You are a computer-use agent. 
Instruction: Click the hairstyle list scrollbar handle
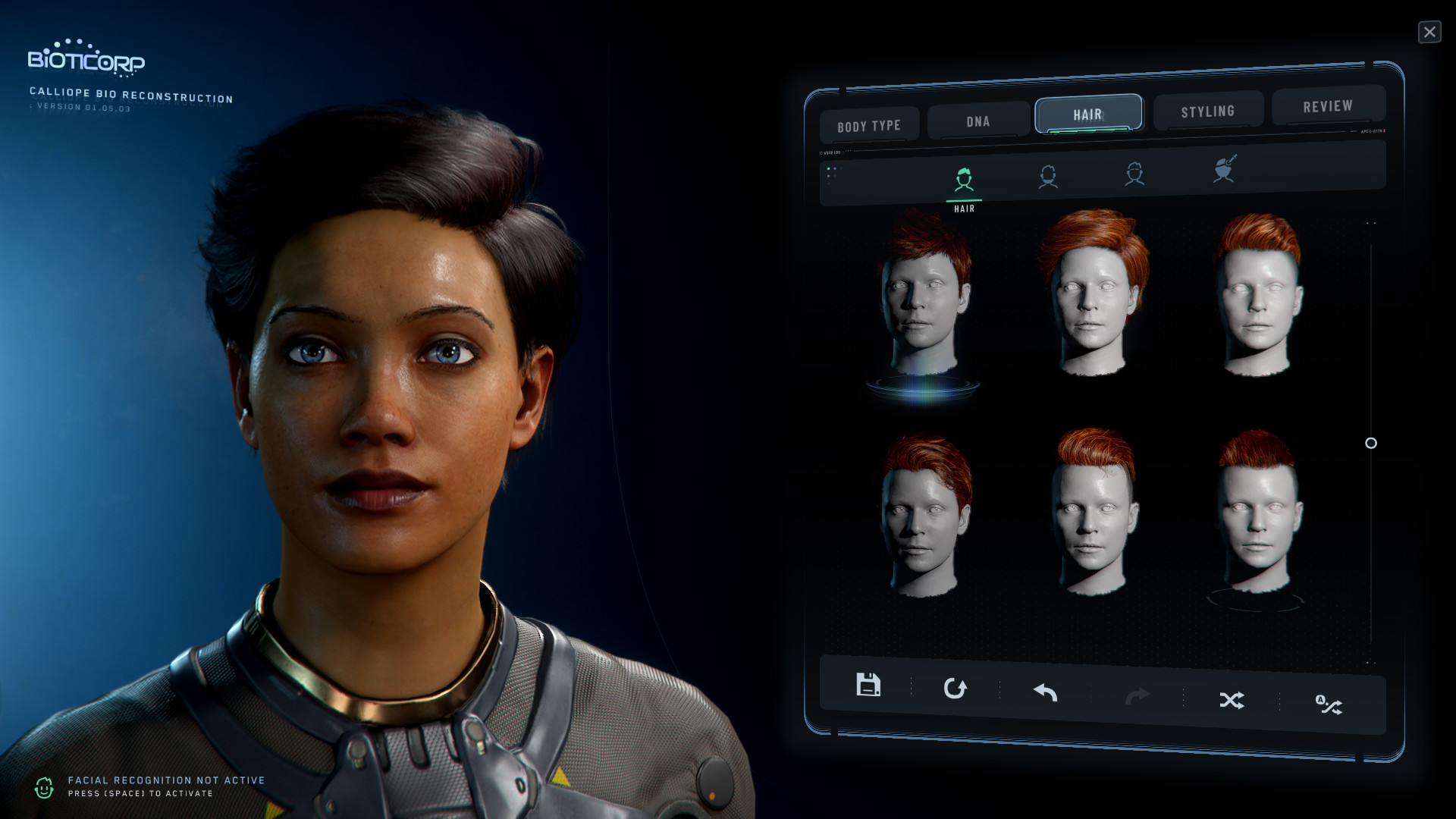(1371, 443)
